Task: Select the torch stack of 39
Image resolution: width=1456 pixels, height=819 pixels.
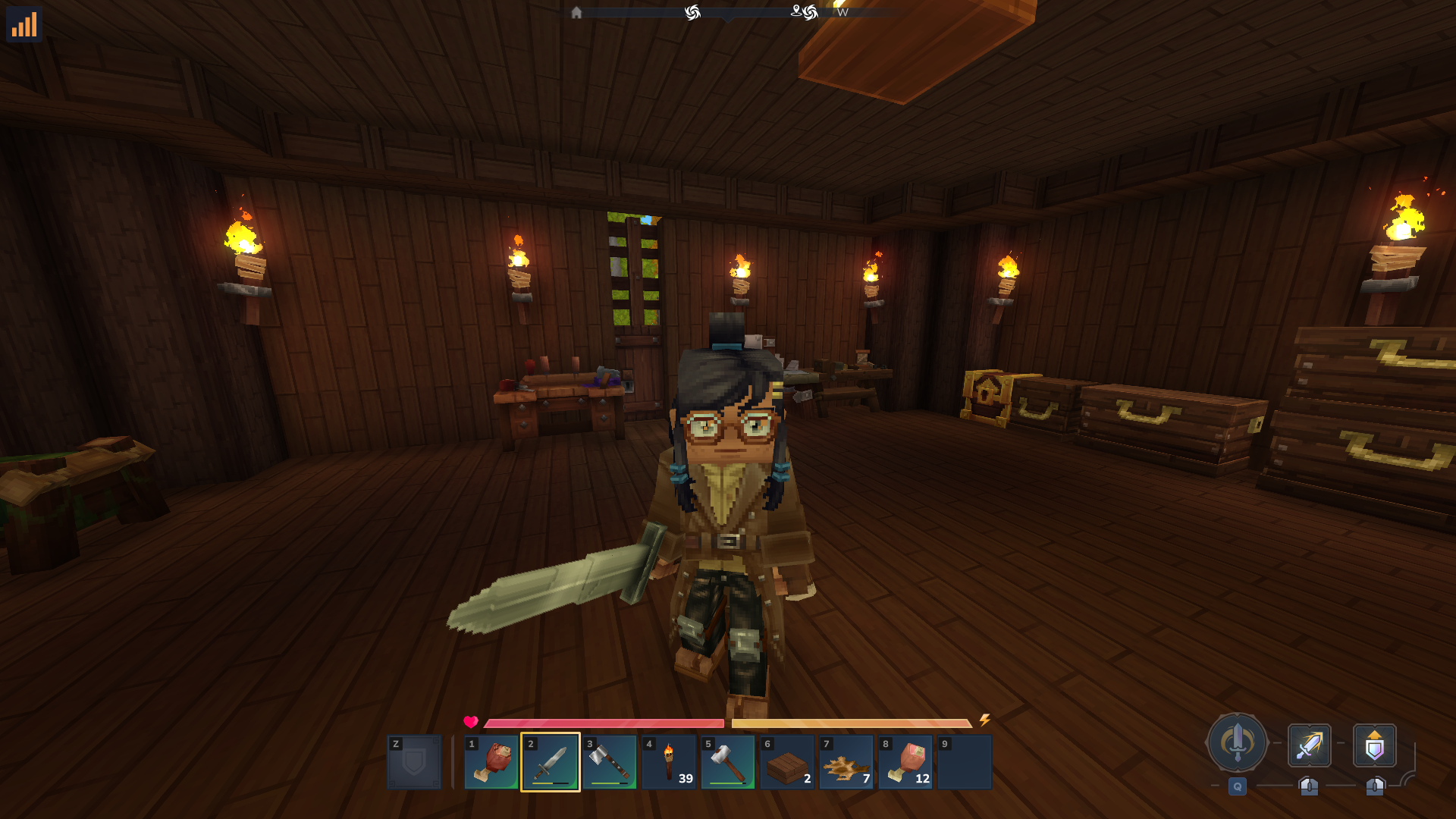Action: (x=669, y=761)
